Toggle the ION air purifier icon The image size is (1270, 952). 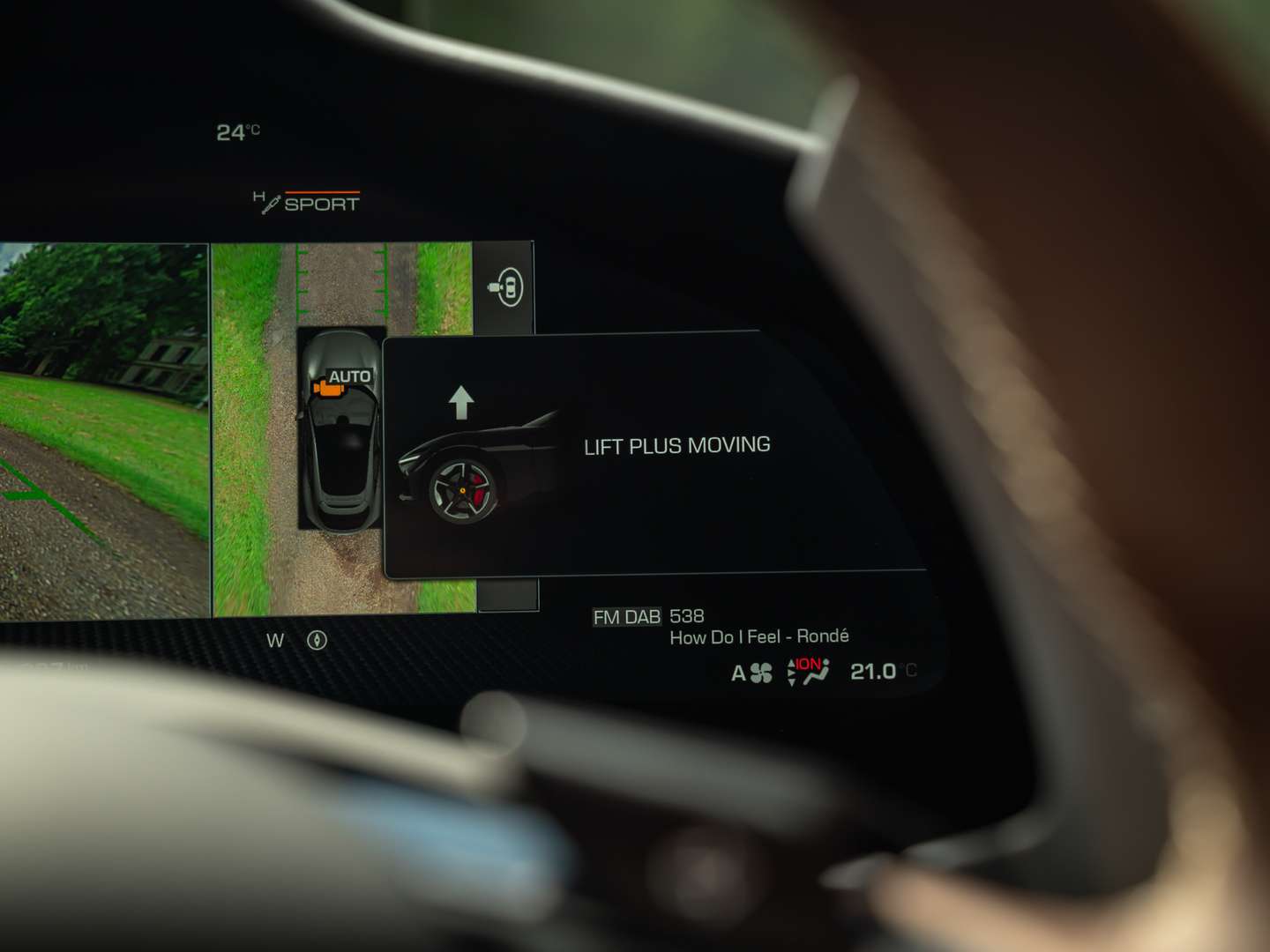tap(808, 672)
